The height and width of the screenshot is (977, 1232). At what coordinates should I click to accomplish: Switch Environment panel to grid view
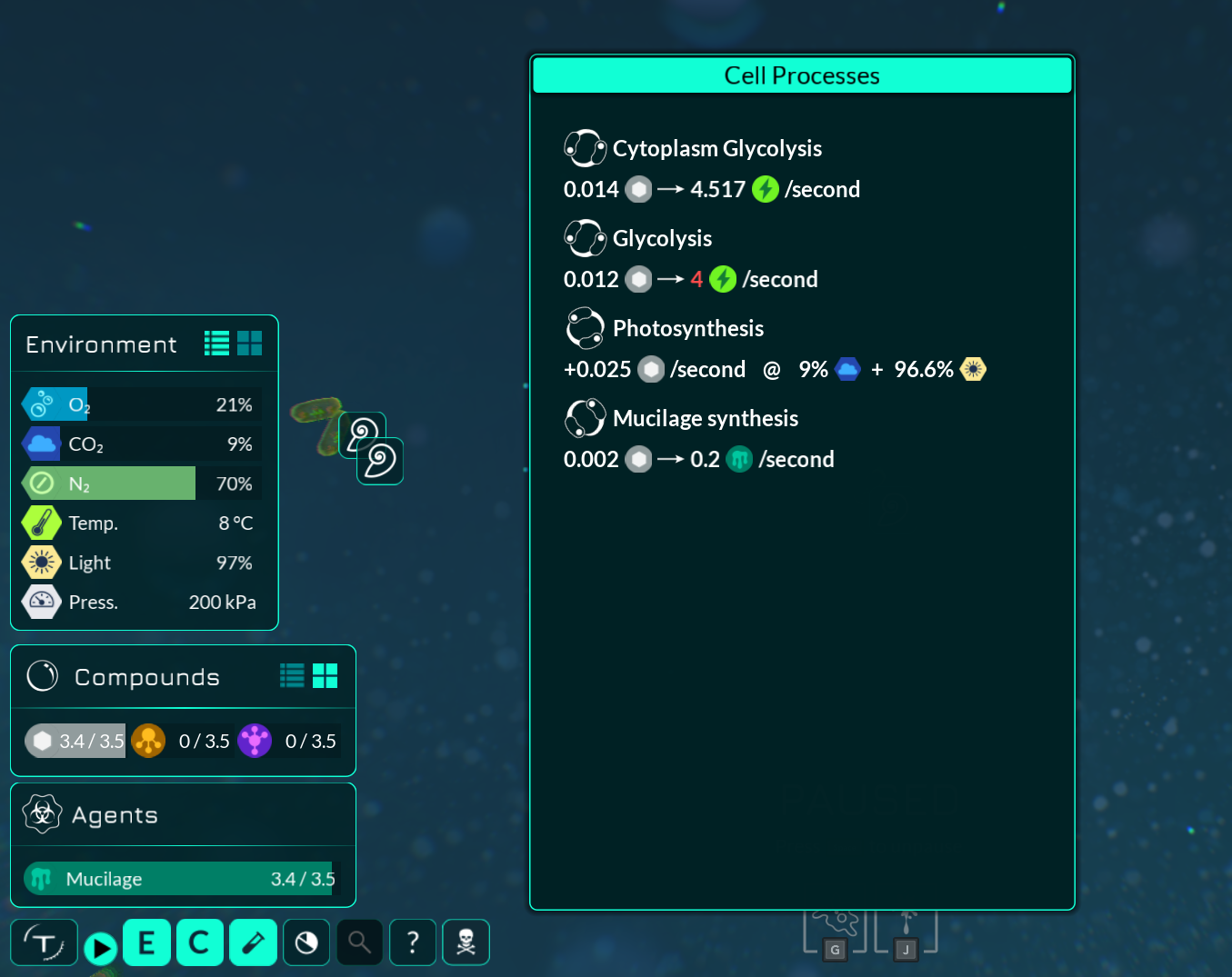click(x=249, y=343)
